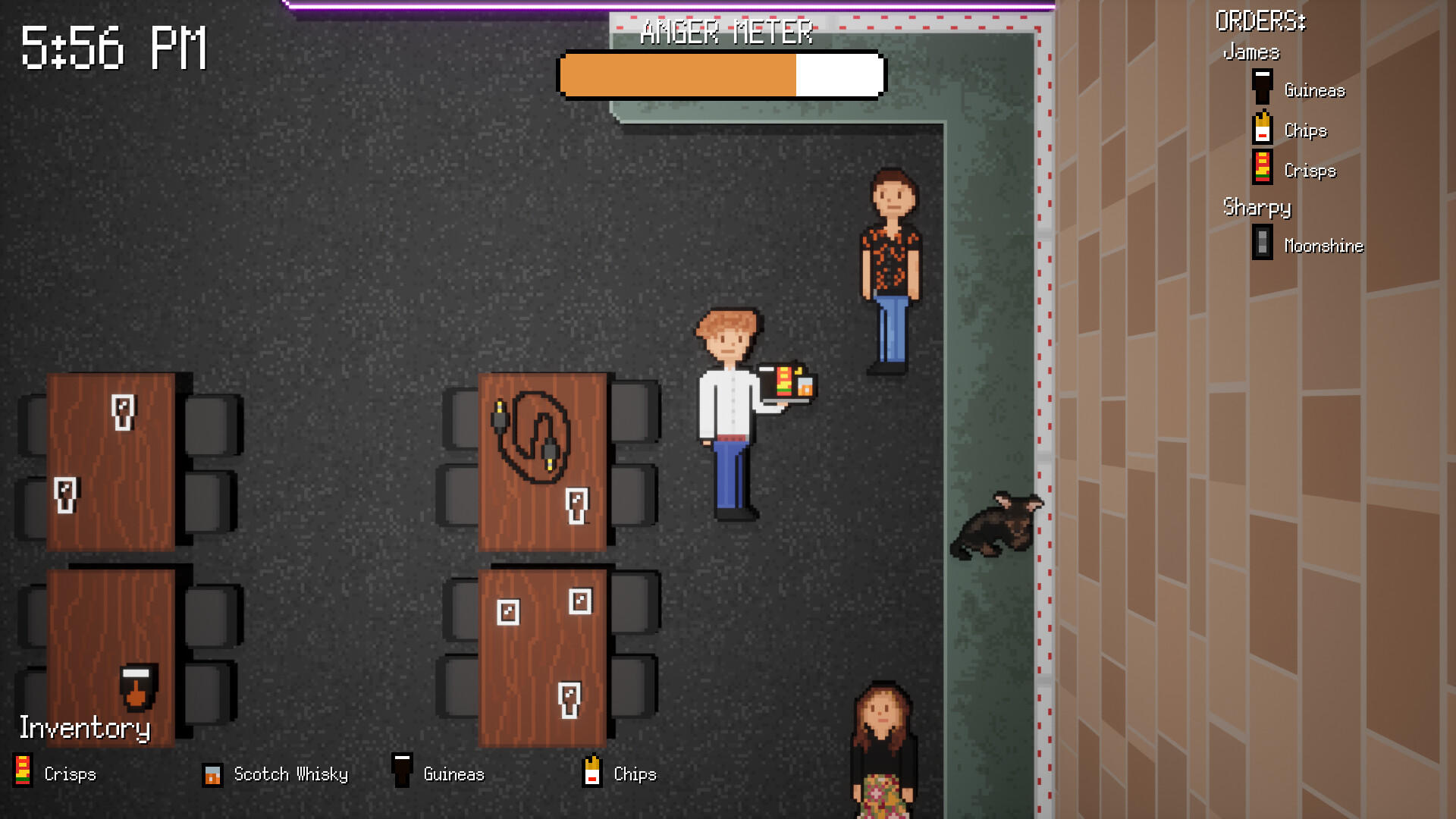Image resolution: width=1456 pixels, height=819 pixels.
Task: Select the Scotch Whisky bottle in Inventory
Action: pos(212,774)
